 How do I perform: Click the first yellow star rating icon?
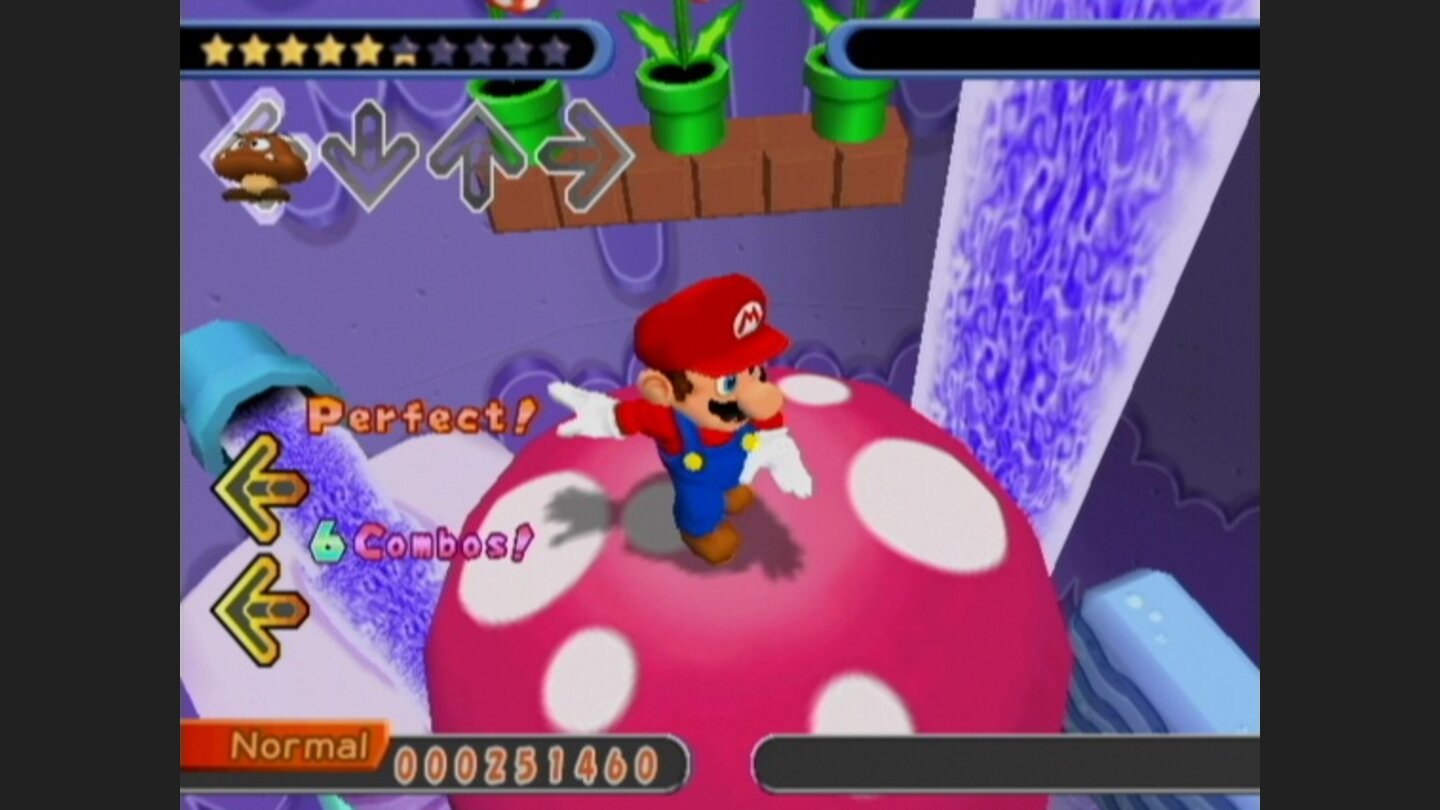[215, 47]
